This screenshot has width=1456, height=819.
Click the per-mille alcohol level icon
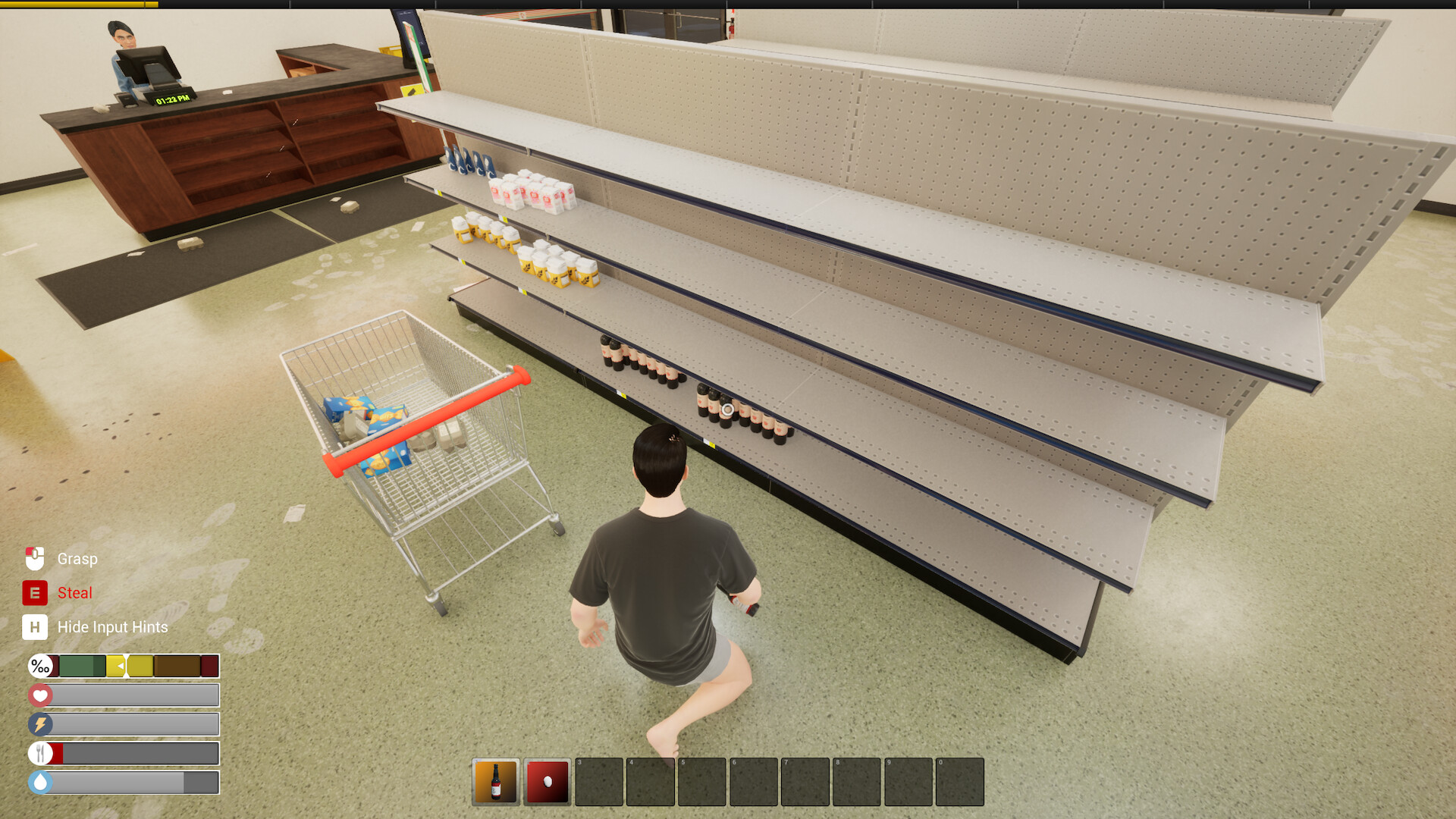coord(40,667)
